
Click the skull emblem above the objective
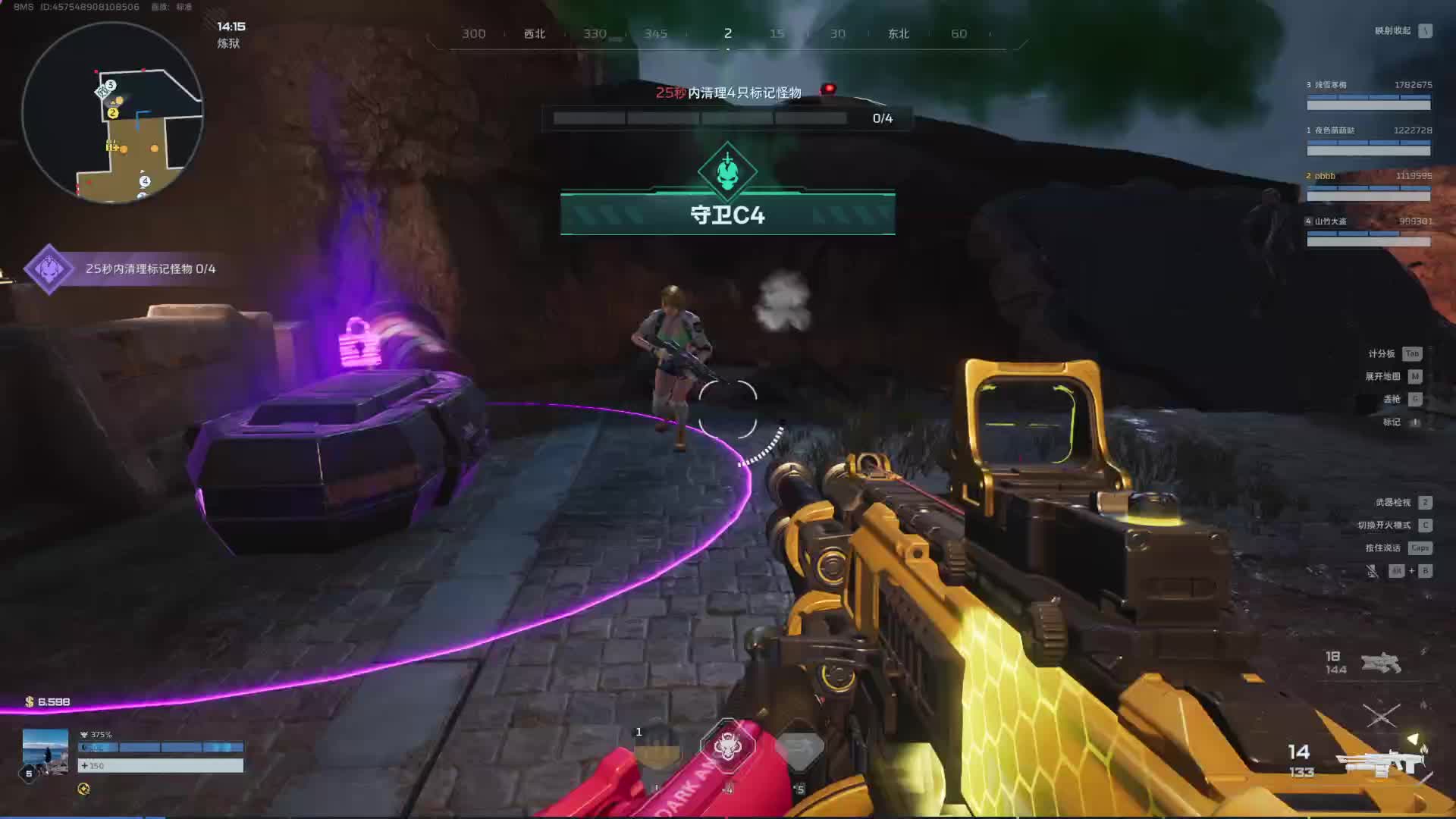(727, 171)
